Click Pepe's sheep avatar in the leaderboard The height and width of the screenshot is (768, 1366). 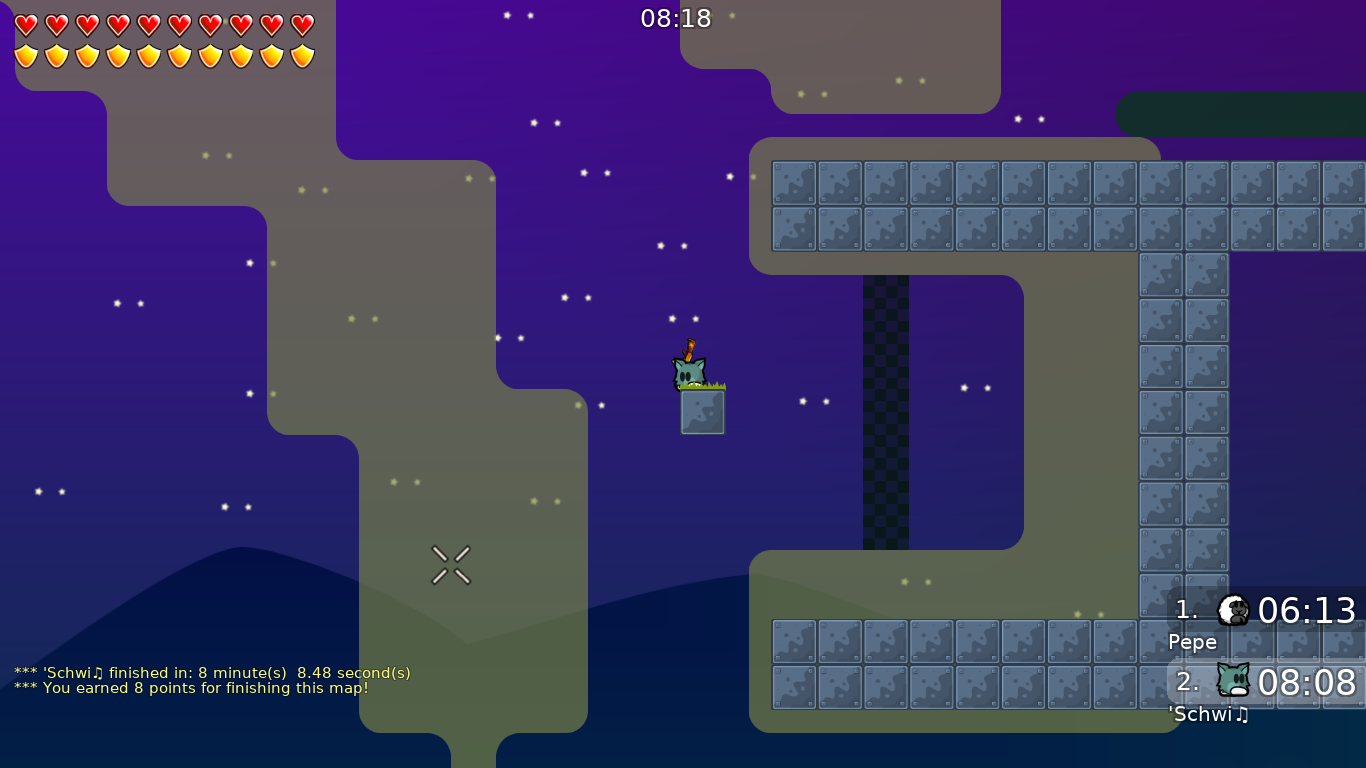point(1234,610)
